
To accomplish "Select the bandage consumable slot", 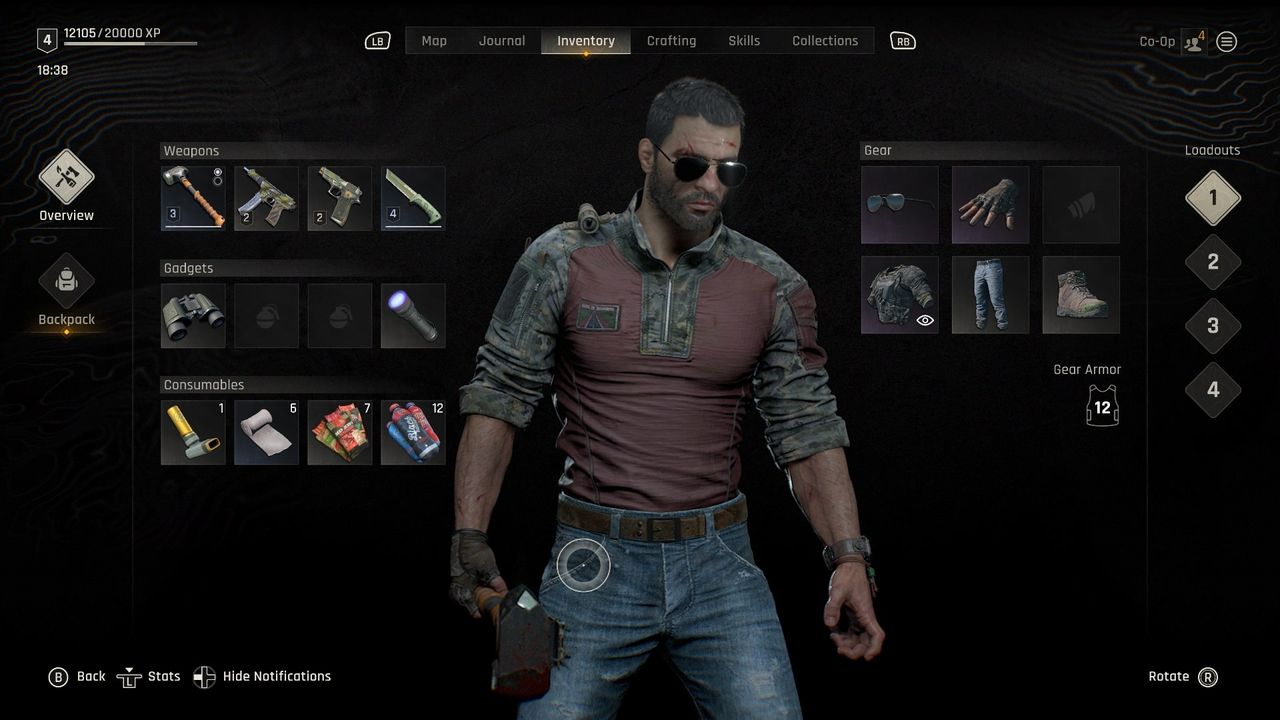I will (x=266, y=431).
